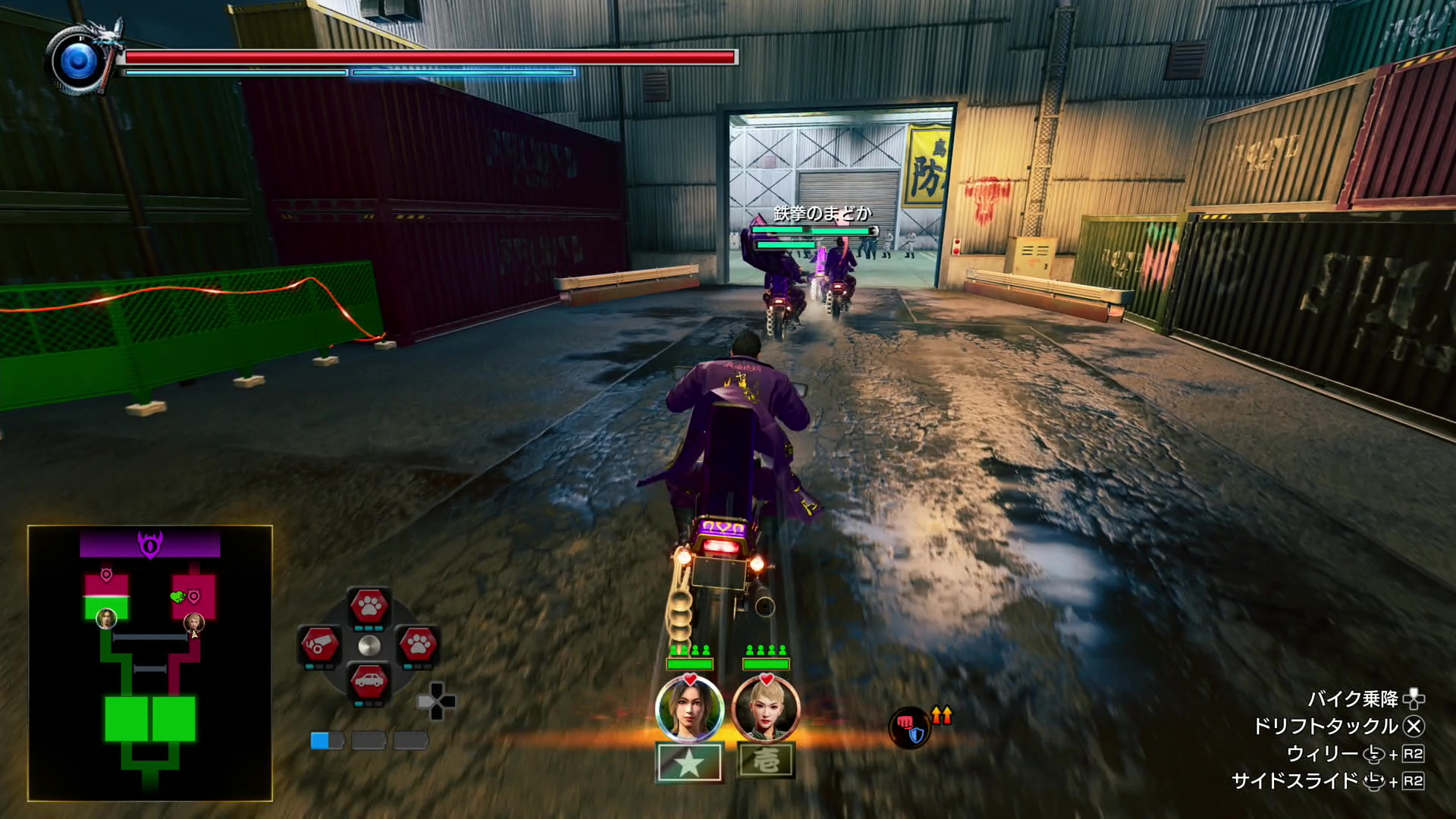Select the blonde leader marker on minimap
The image size is (1456, 819).
(x=195, y=623)
